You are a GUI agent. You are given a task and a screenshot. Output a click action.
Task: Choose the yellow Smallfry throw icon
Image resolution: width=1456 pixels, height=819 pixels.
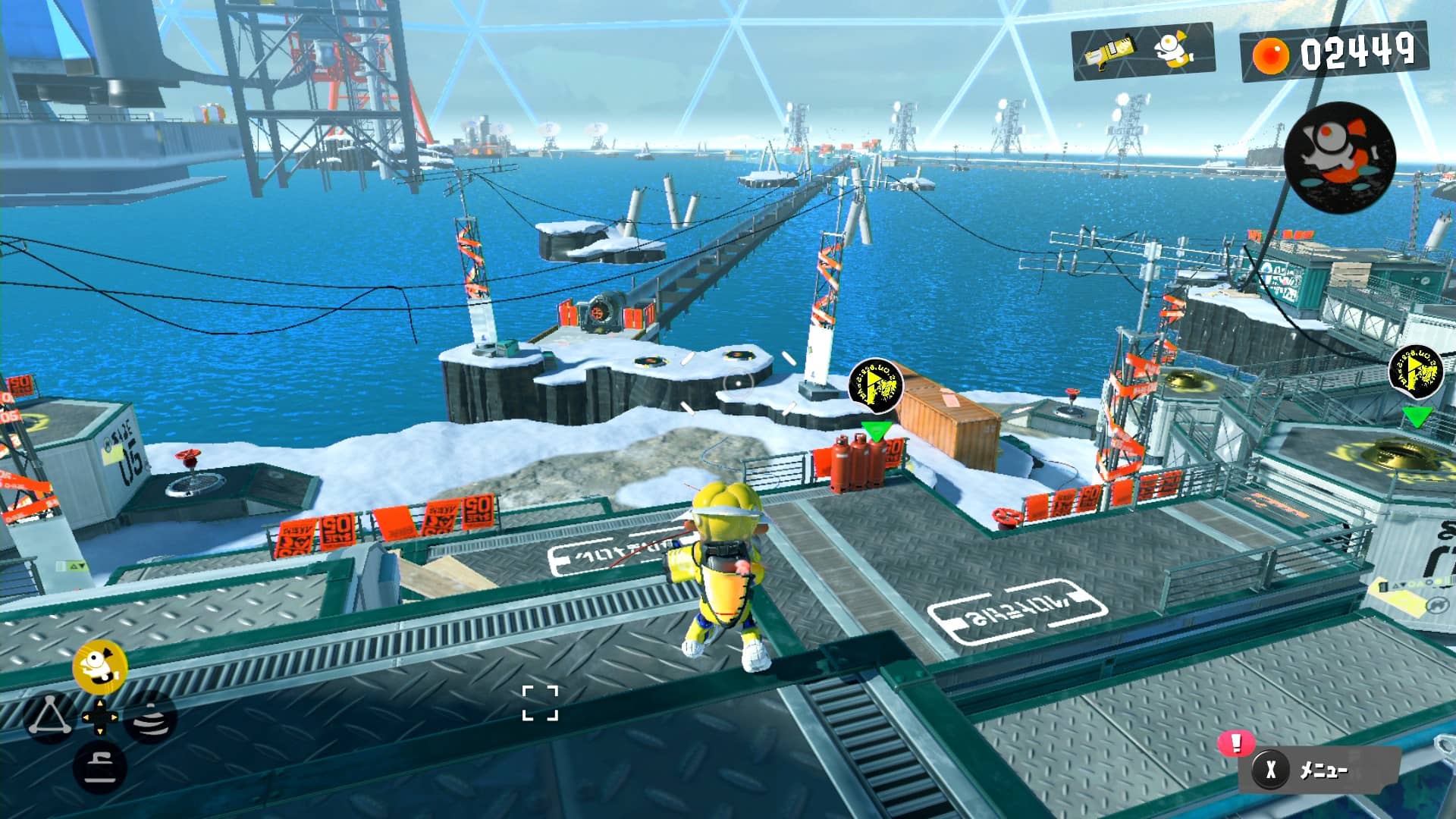[x=99, y=666]
